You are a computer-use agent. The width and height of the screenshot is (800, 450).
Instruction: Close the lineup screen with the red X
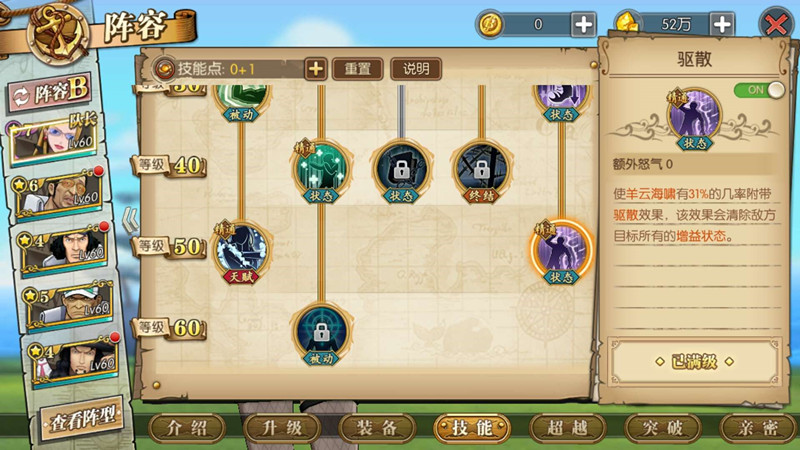(x=776, y=24)
